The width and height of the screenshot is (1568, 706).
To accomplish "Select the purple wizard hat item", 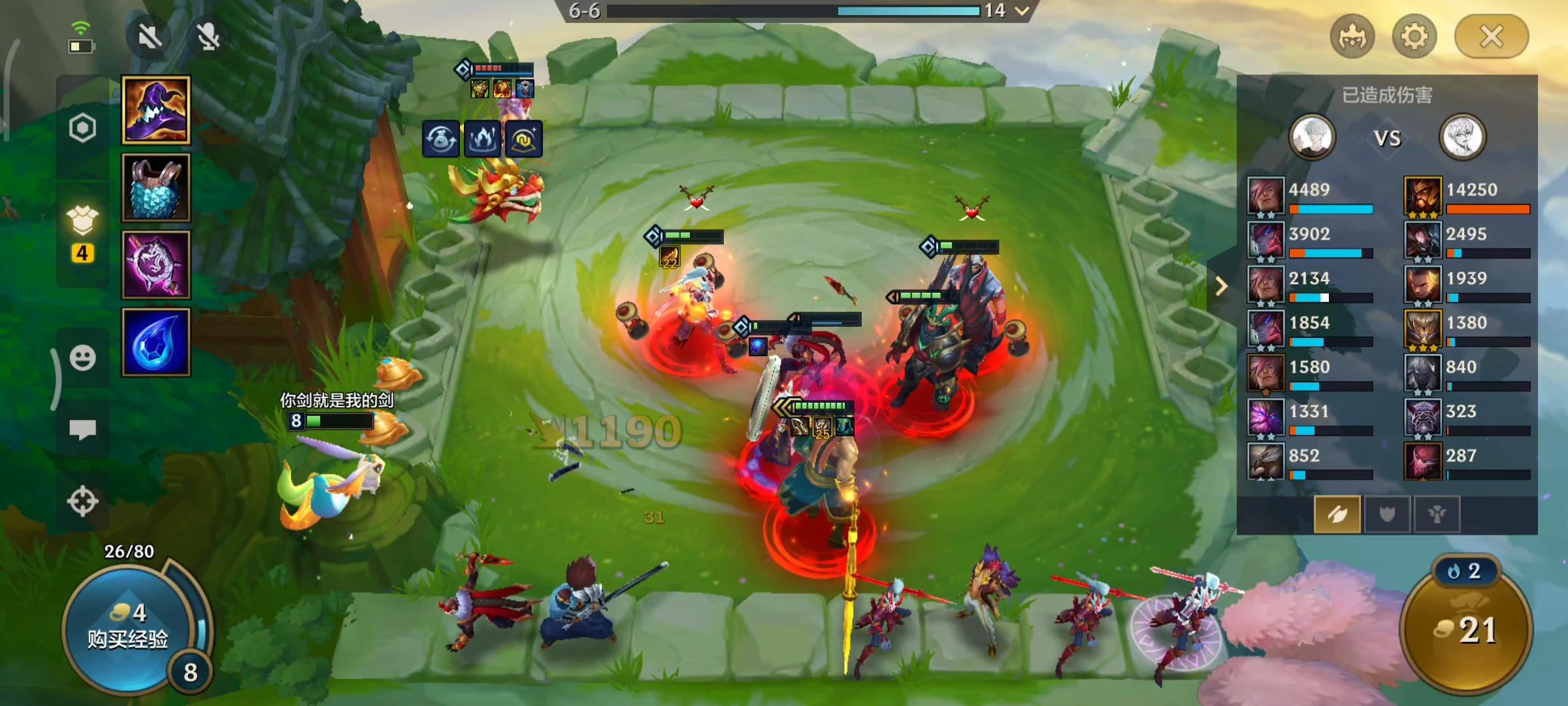I will pos(156,110).
